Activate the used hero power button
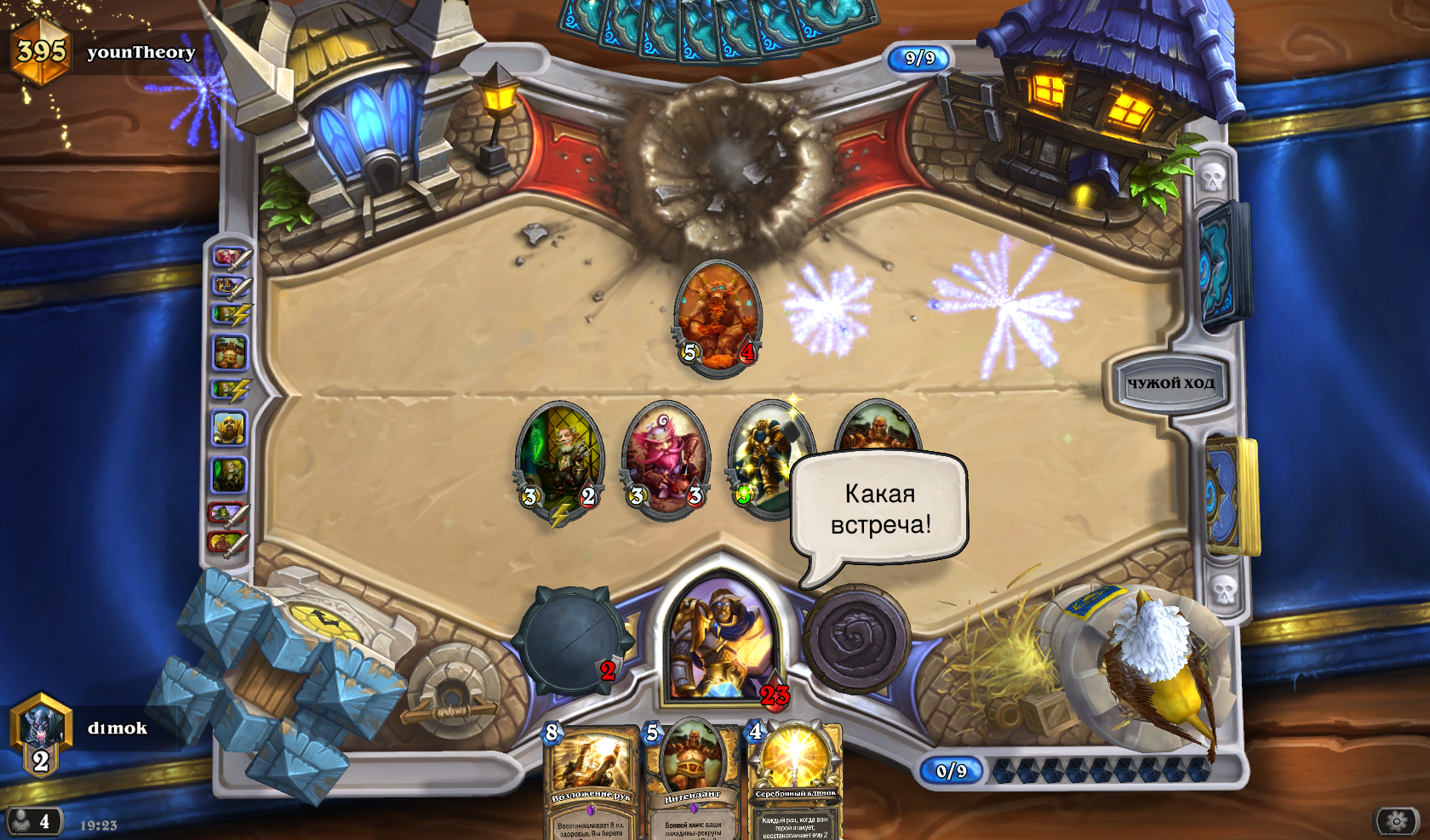The width and height of the screenshot is (1430, 840). tap(856, 638)
